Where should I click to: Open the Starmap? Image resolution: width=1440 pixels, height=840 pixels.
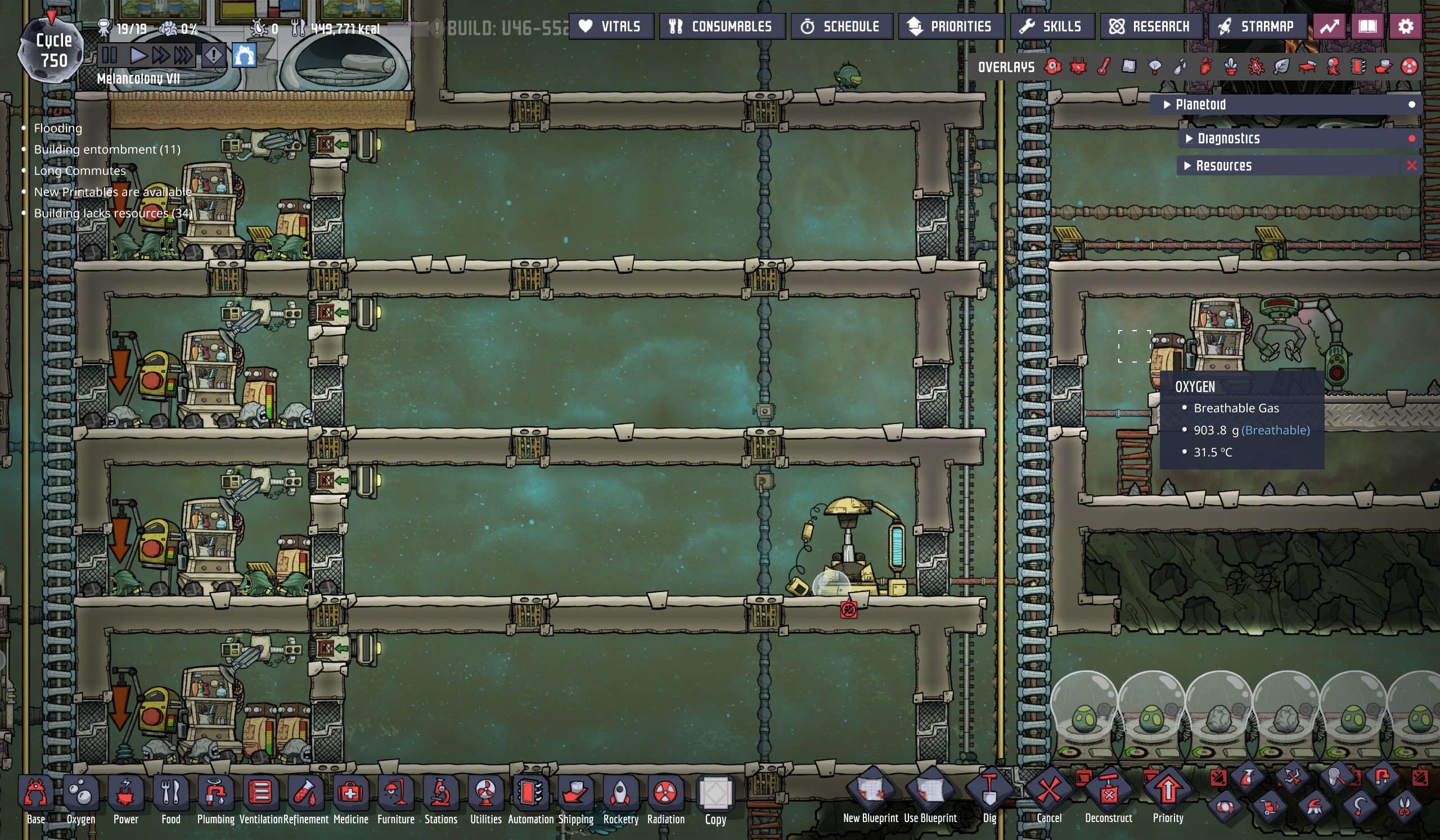tap(1257, 27)
